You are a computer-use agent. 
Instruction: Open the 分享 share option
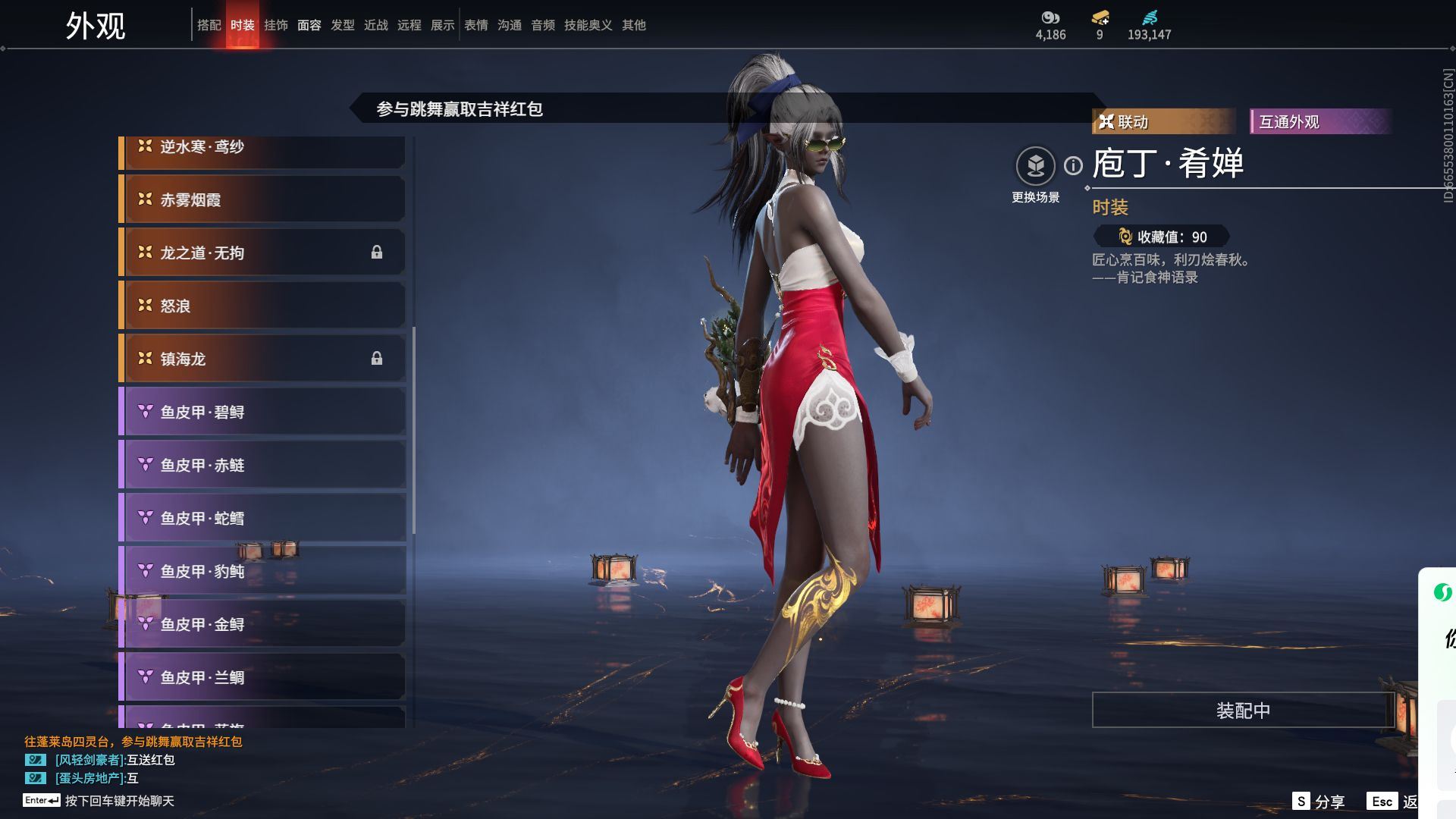pyautogui.click(x=1319, y=802)
